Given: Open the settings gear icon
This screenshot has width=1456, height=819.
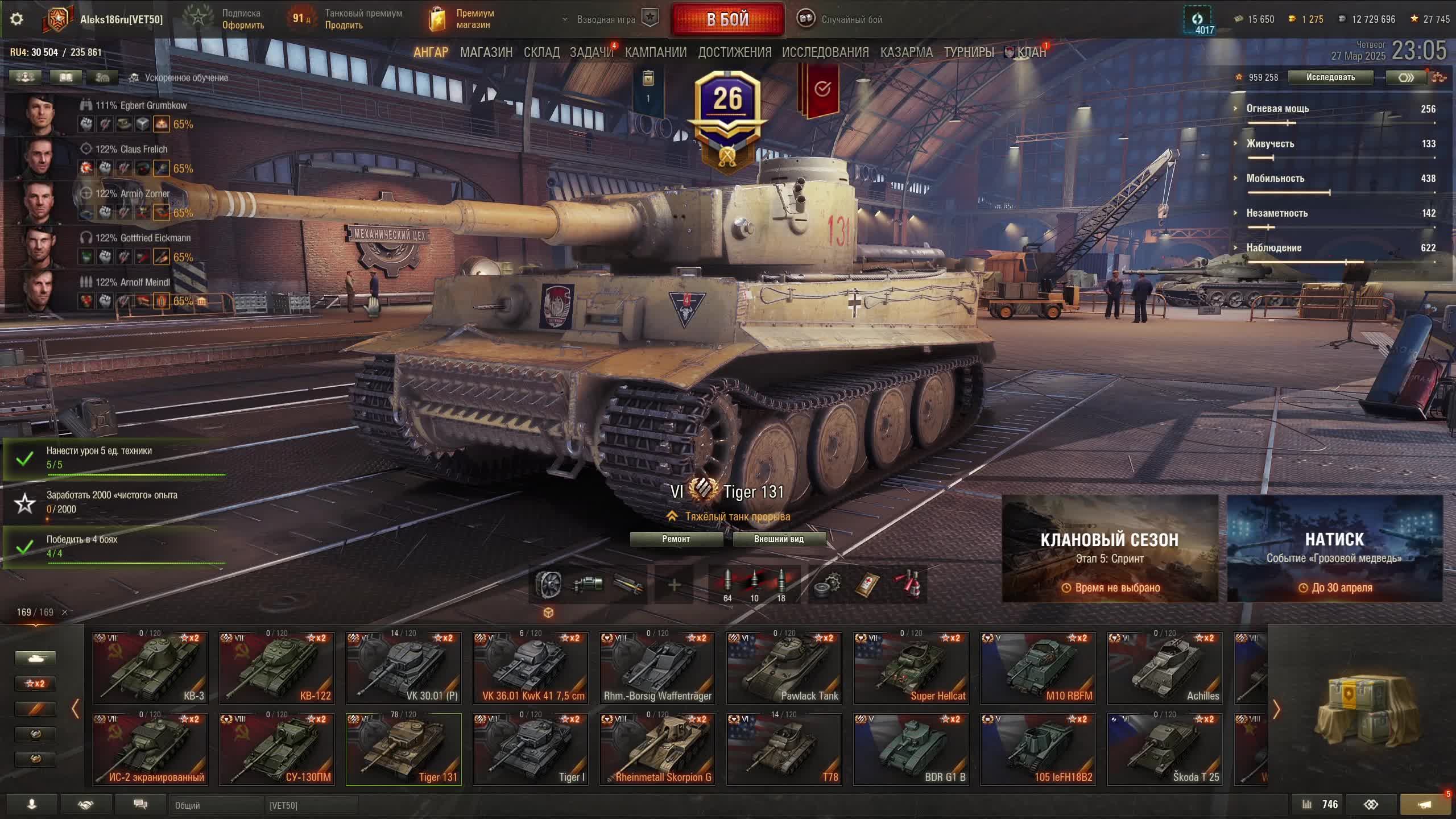Looking at the screenshot, I should coord(16,19).
